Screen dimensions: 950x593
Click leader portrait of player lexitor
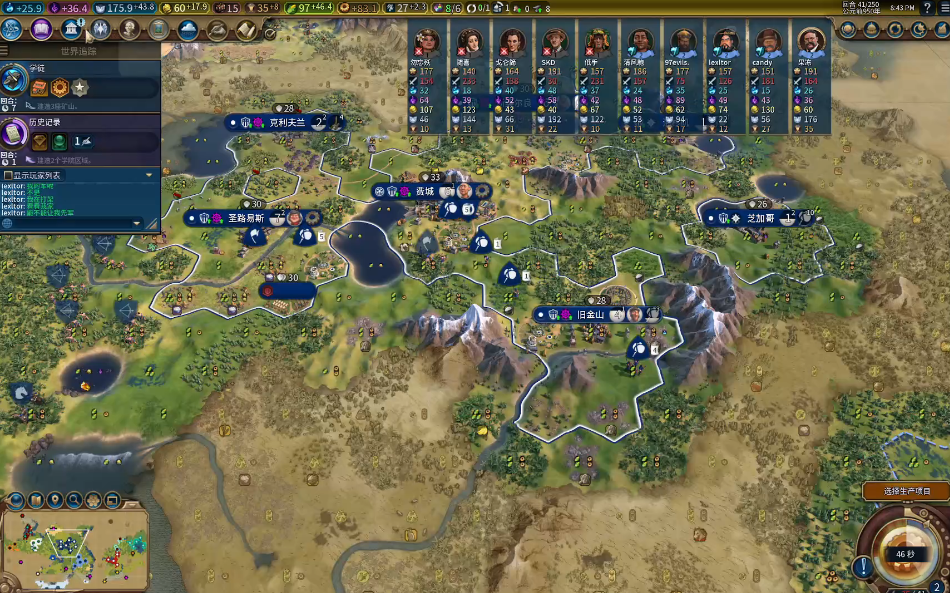click(726, 42)
